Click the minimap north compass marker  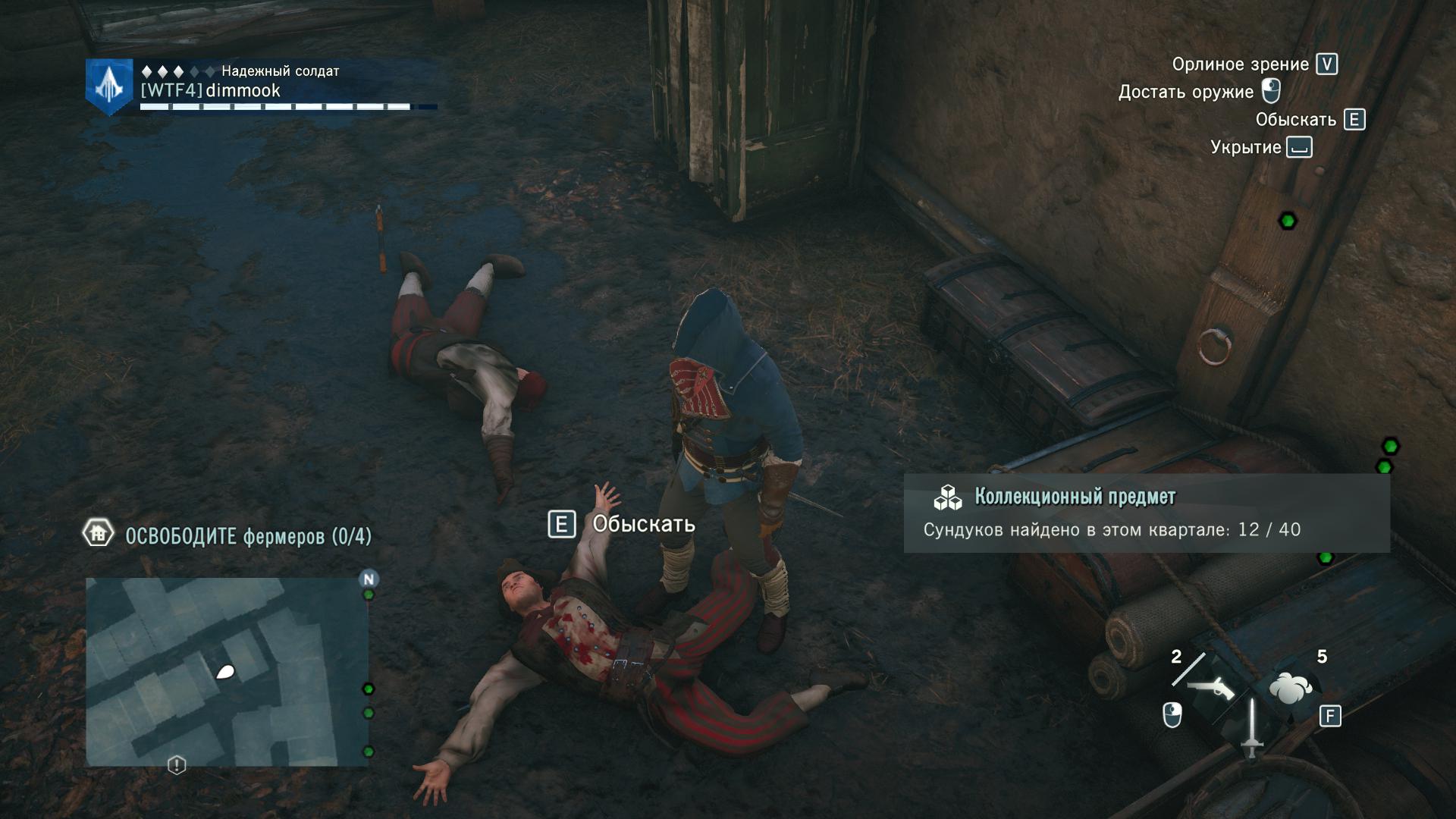pos(369,579)
